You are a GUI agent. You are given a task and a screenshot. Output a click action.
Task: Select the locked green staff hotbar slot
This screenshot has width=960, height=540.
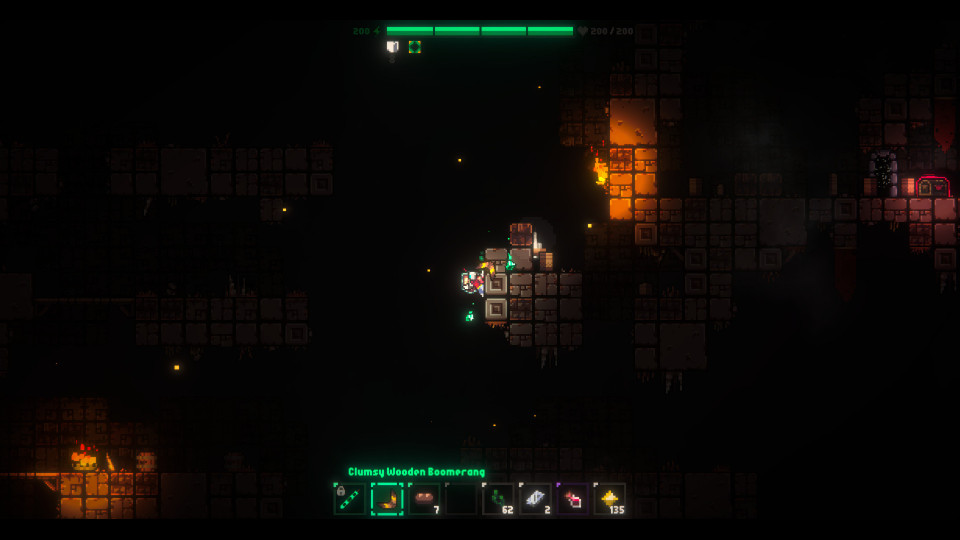349,498
